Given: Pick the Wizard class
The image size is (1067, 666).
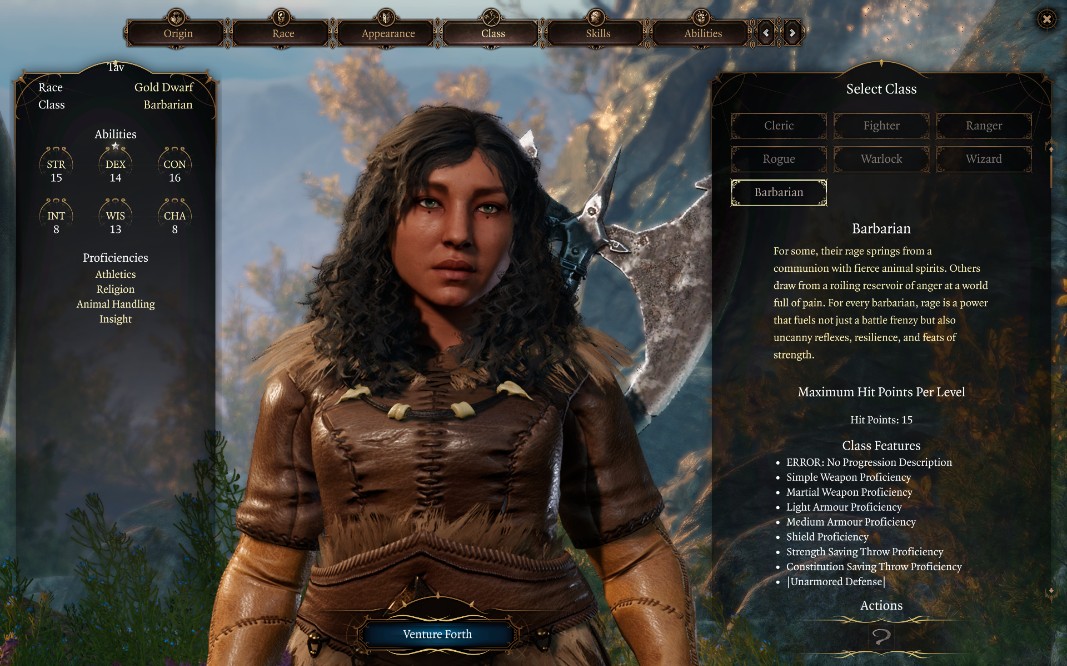Looking at the screenshot, I should (984, 159).
